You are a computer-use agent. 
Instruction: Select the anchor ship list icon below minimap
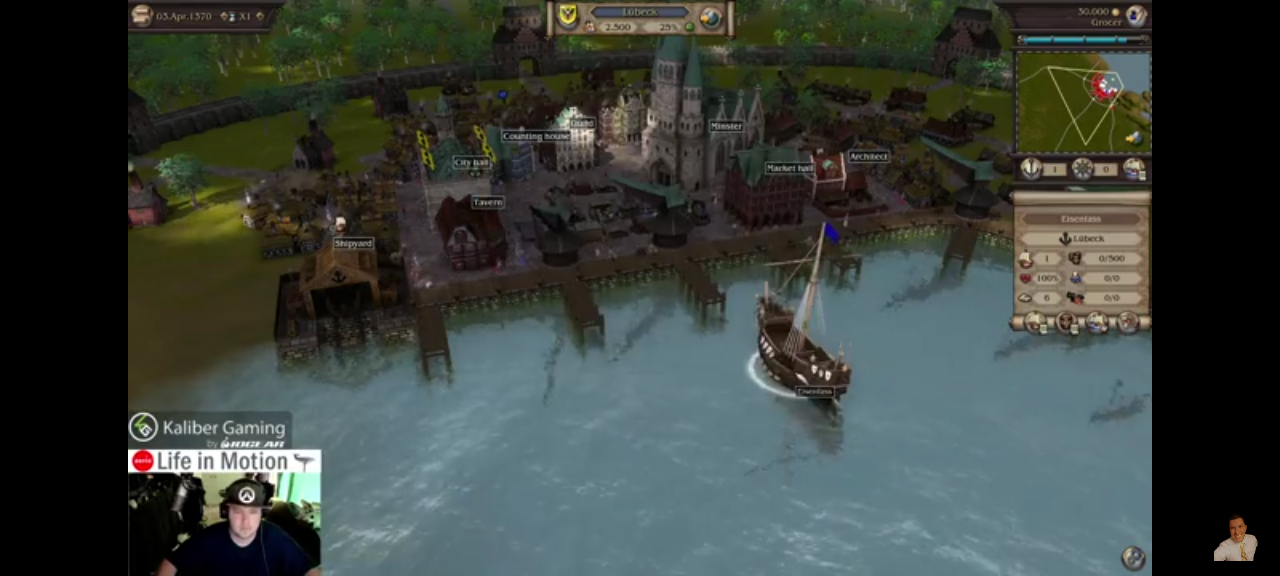[1030, 169]
